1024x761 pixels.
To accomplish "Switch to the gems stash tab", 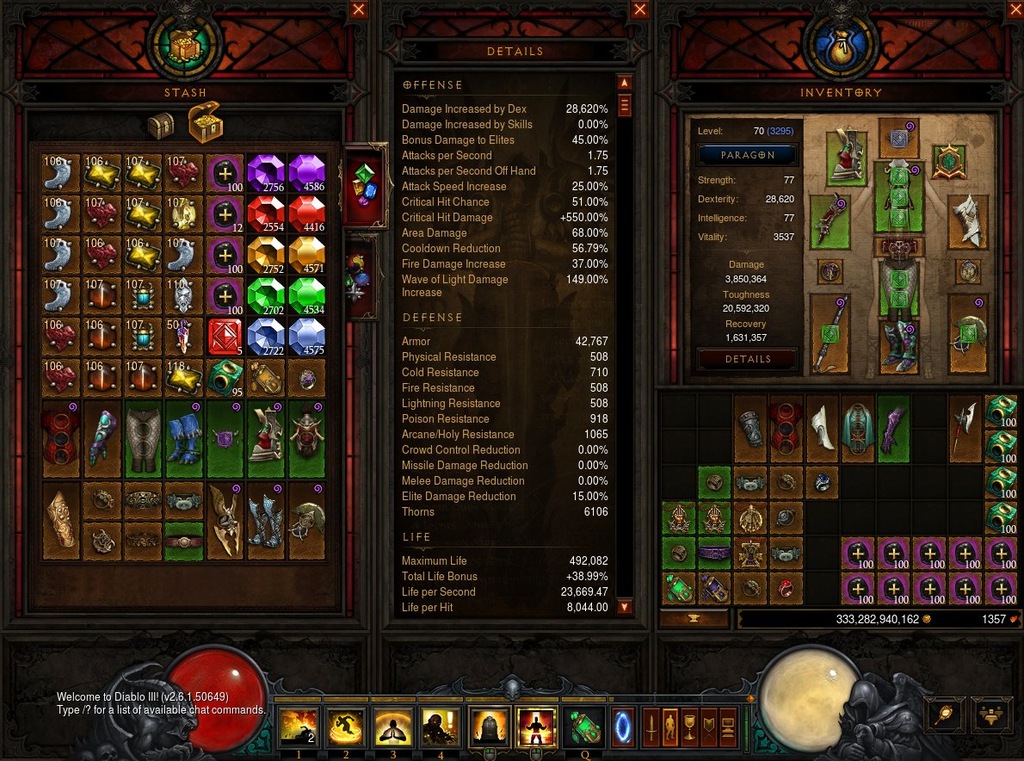I will [x=364, y=186].
